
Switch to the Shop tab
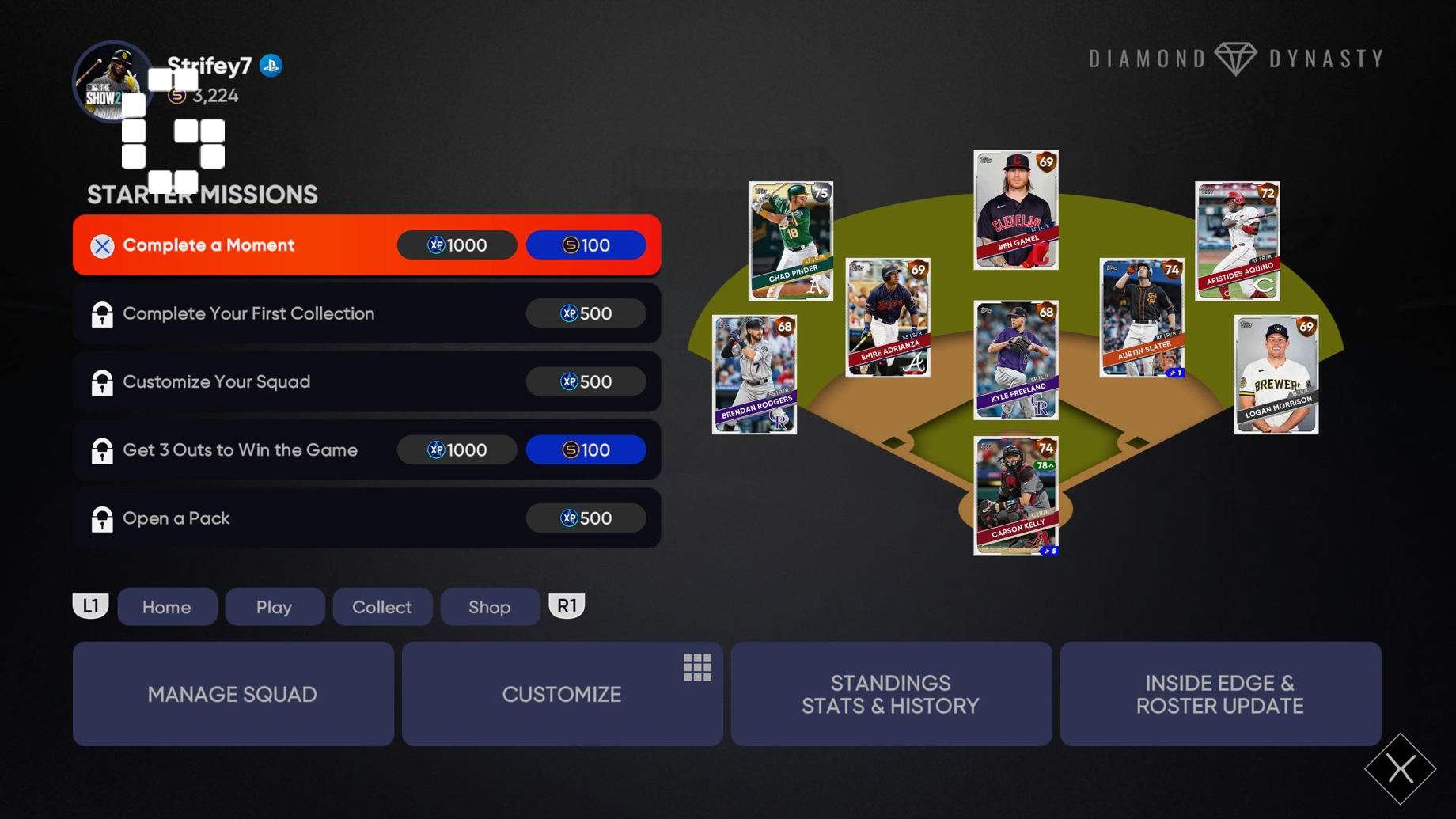490,607
